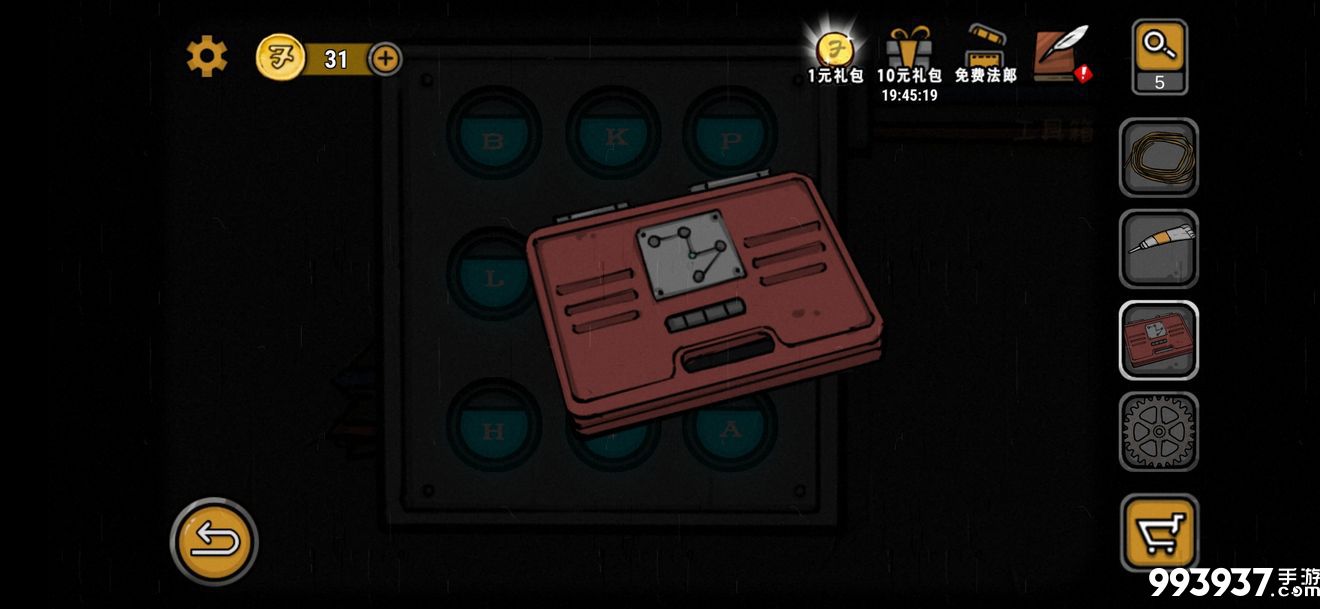Select the red toolbox inventory slot

(x=1158, y=340)
